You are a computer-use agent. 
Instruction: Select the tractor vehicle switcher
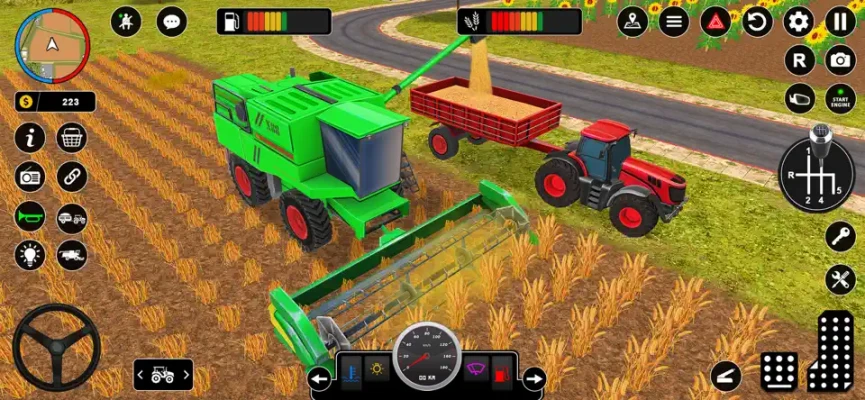tap(163, 375)
